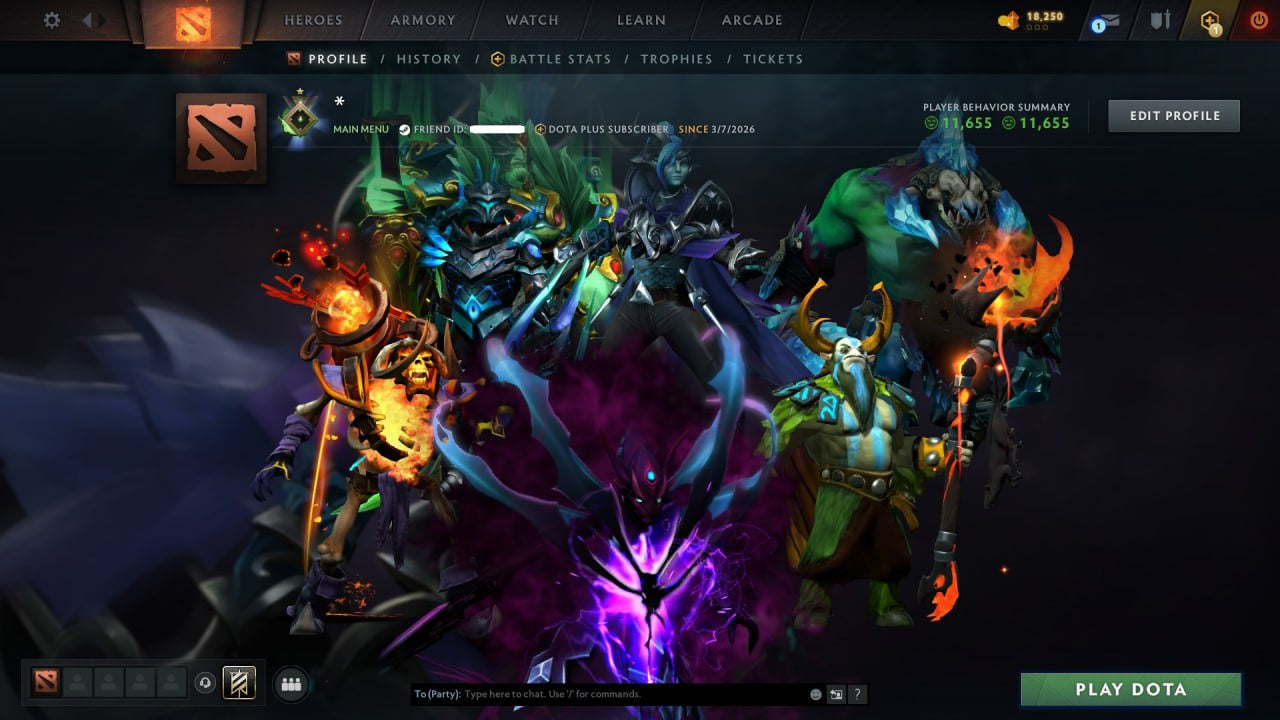The width and height of the screenshot is (1280, 720).
Task: Click the EDIT PROFILE button
Action: pyautogui.click(x=1173, y=115)
